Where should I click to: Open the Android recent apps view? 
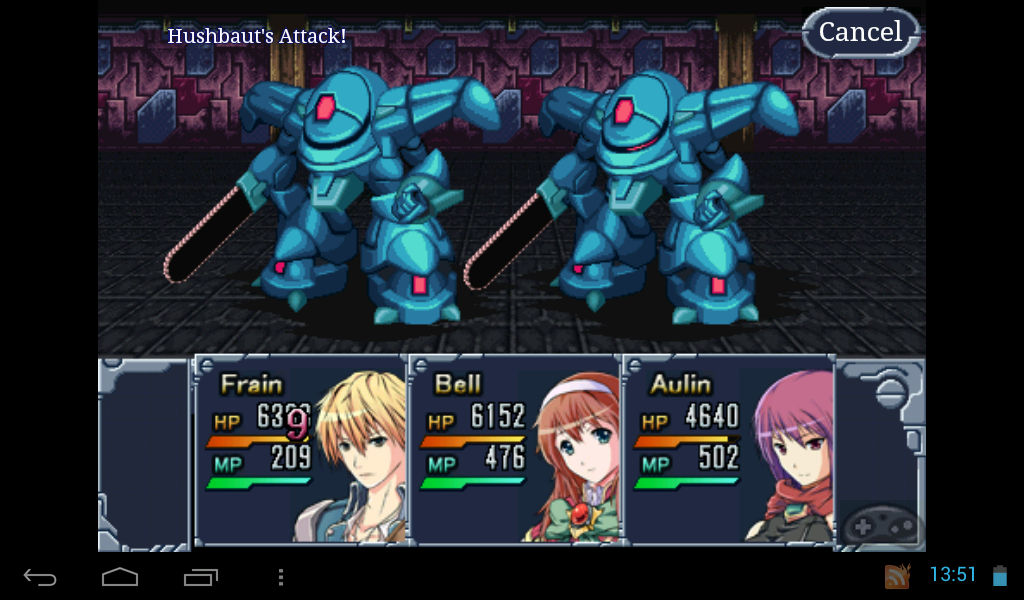tap(201, 577)
